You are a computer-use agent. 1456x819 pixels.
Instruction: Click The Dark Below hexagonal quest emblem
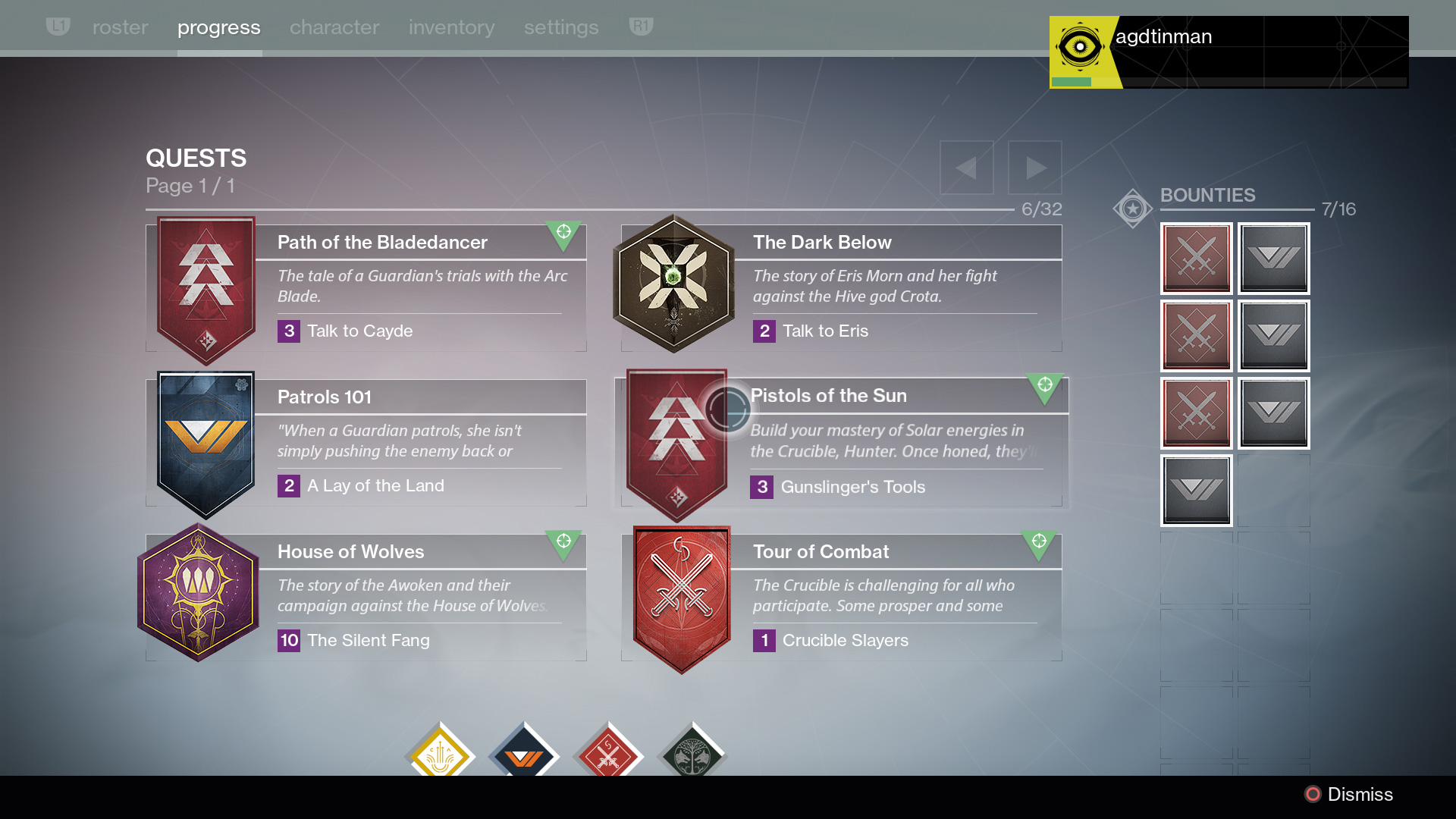(x=673, y=284)
